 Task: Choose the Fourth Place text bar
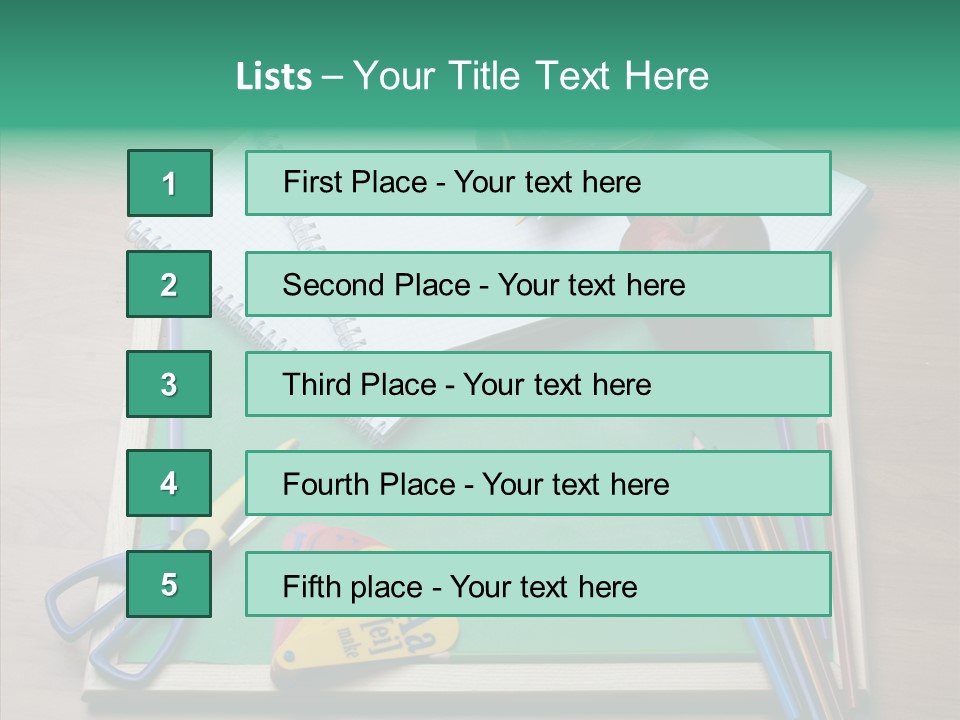click(538, 484)
